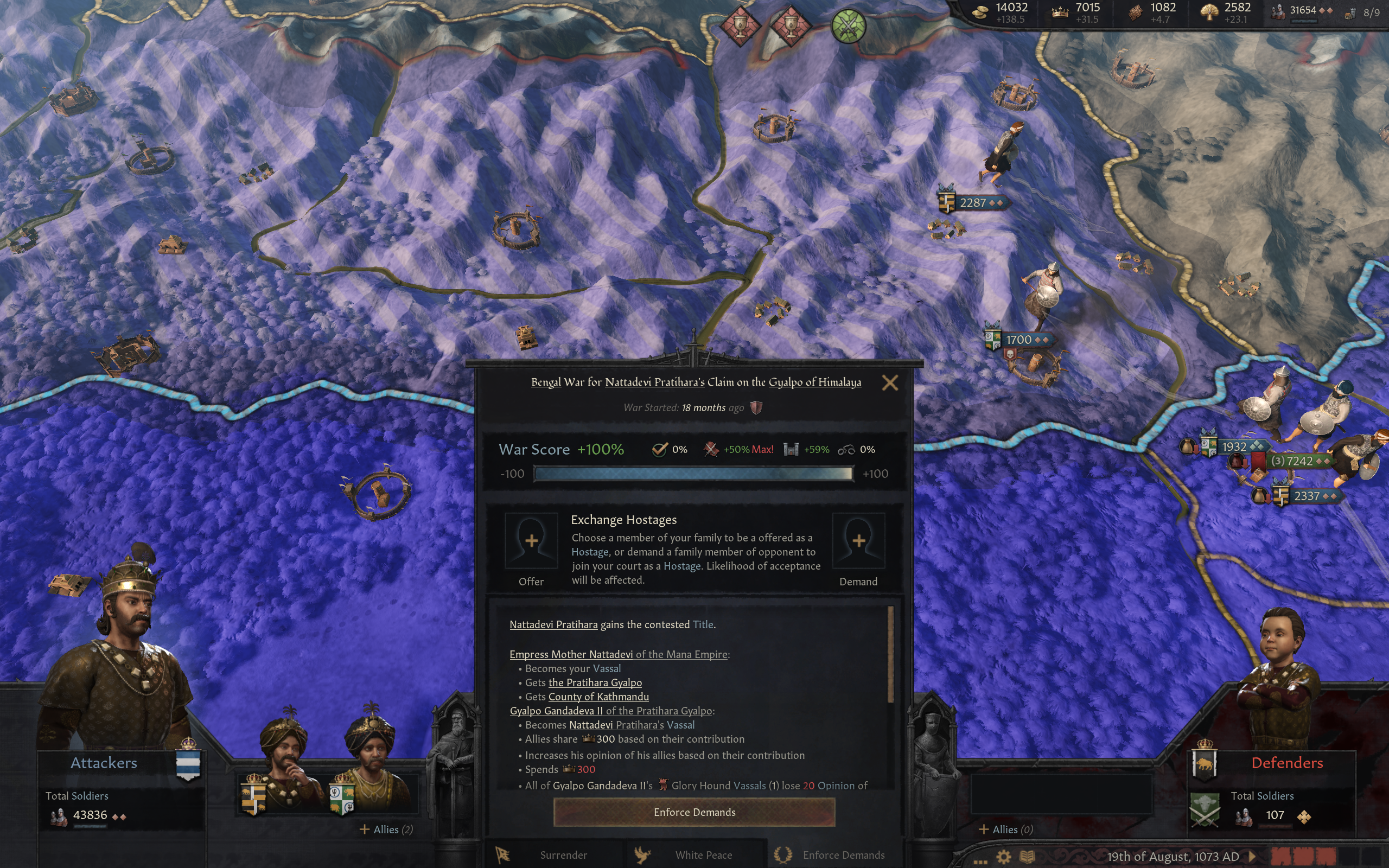Open the County of Kathmandu link

click(598, 697)
